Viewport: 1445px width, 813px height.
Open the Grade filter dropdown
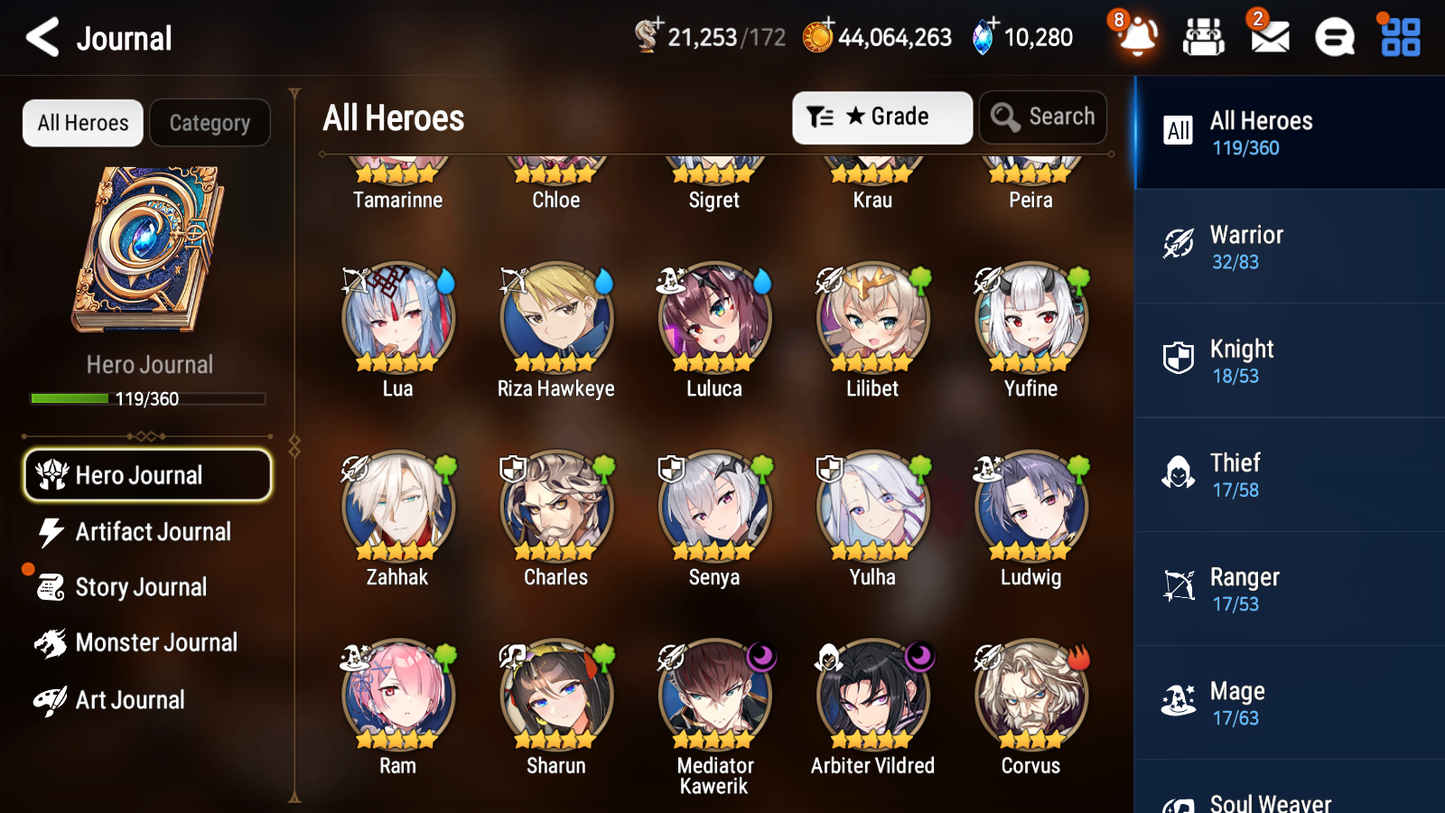click(x=881, y=117)
